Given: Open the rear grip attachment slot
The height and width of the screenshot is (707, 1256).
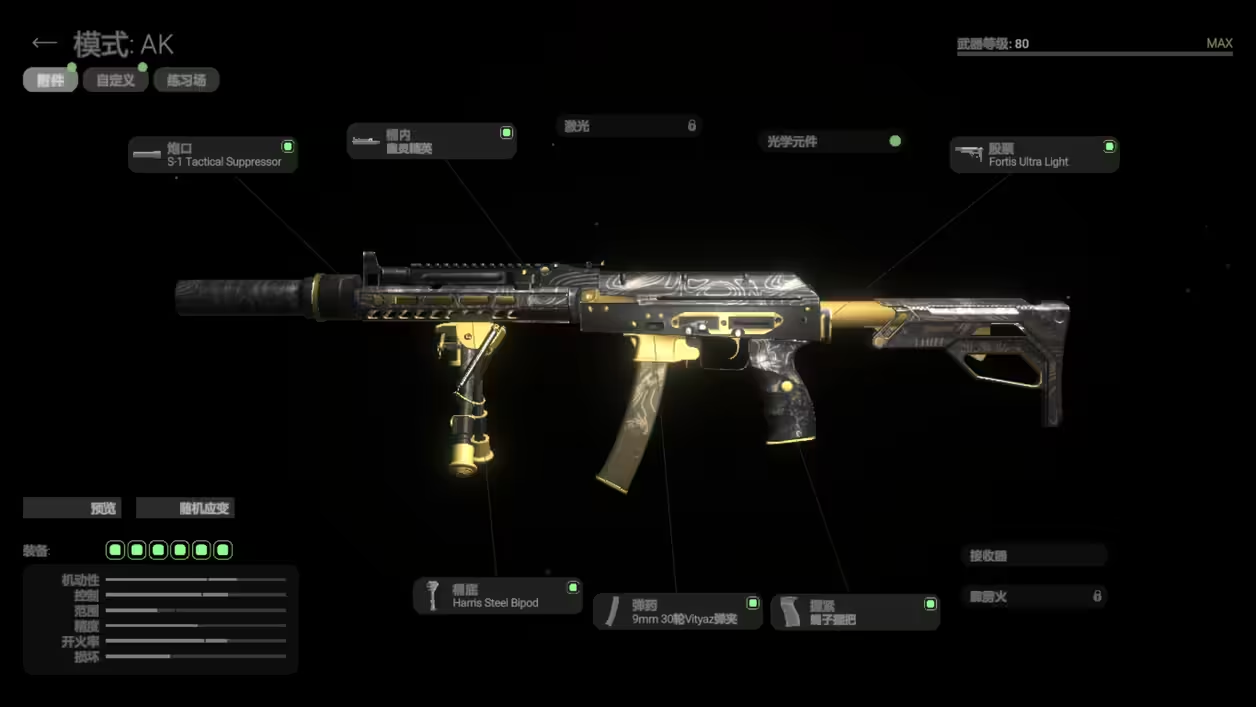Looking at the screenshot, I should coord(854,612).
